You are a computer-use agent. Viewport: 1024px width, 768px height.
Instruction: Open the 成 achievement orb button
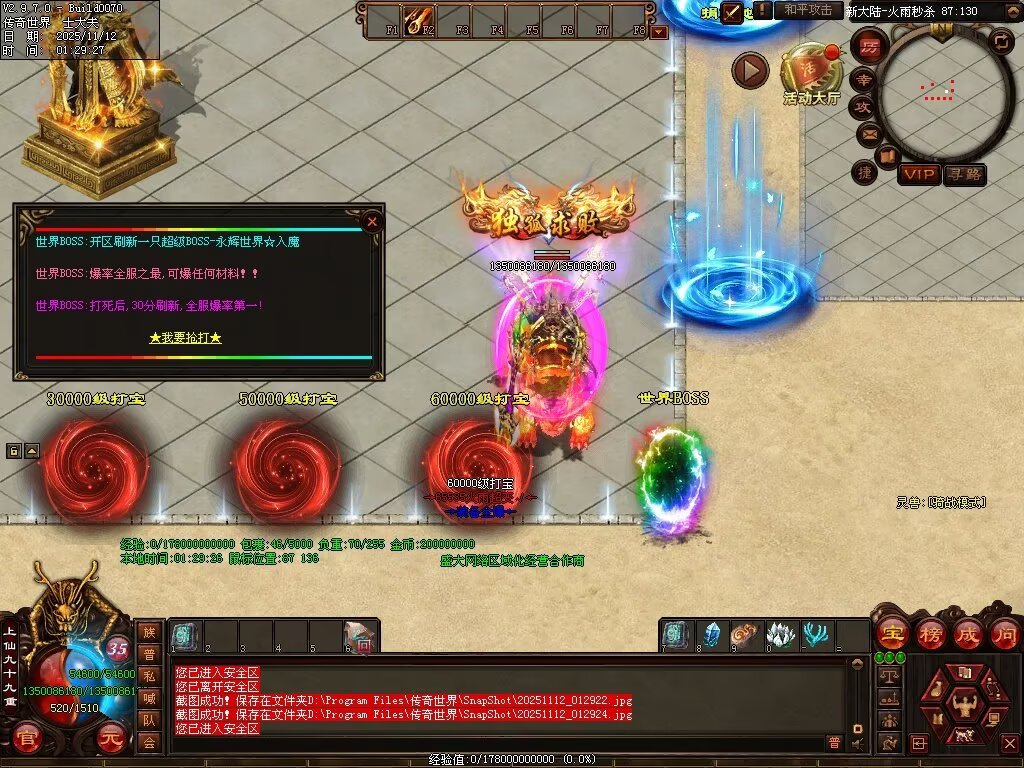coord(968,633)
